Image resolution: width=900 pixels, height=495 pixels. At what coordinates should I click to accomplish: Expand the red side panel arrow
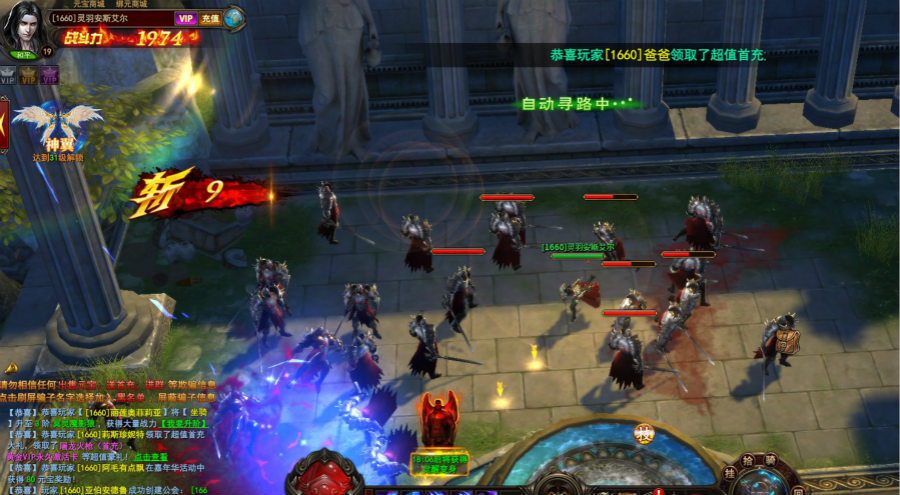pos(4,124)
